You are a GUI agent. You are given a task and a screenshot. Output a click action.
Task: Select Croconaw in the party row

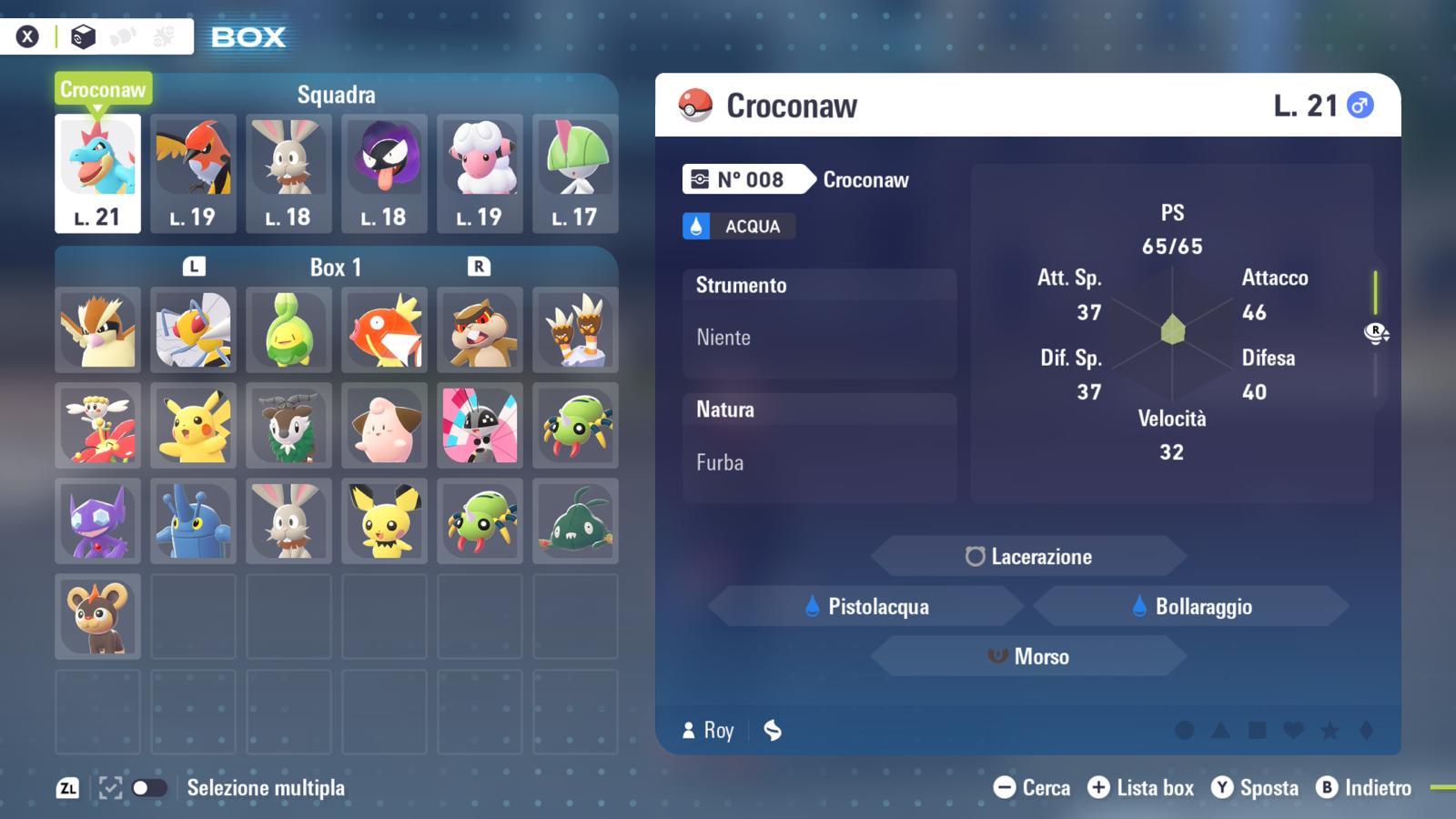pyautogui.click(x=97, y=173)
